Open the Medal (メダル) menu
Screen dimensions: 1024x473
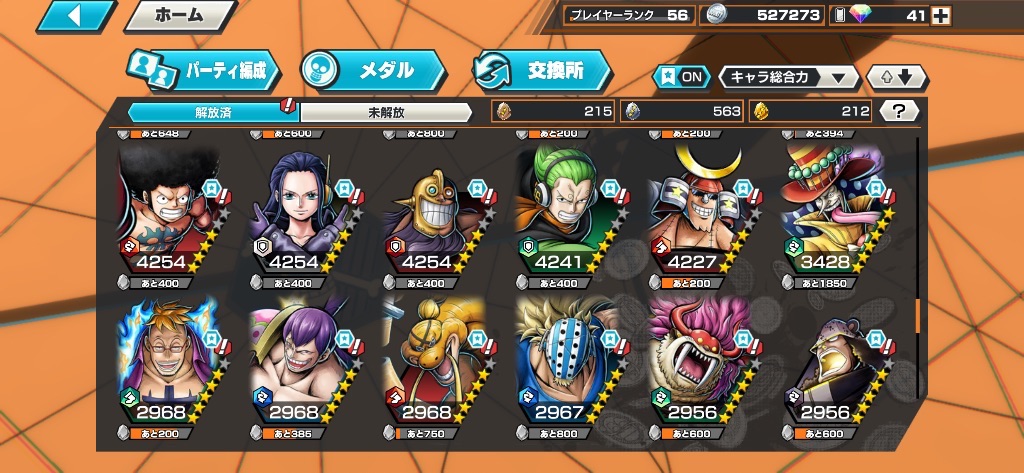(372, 70)
